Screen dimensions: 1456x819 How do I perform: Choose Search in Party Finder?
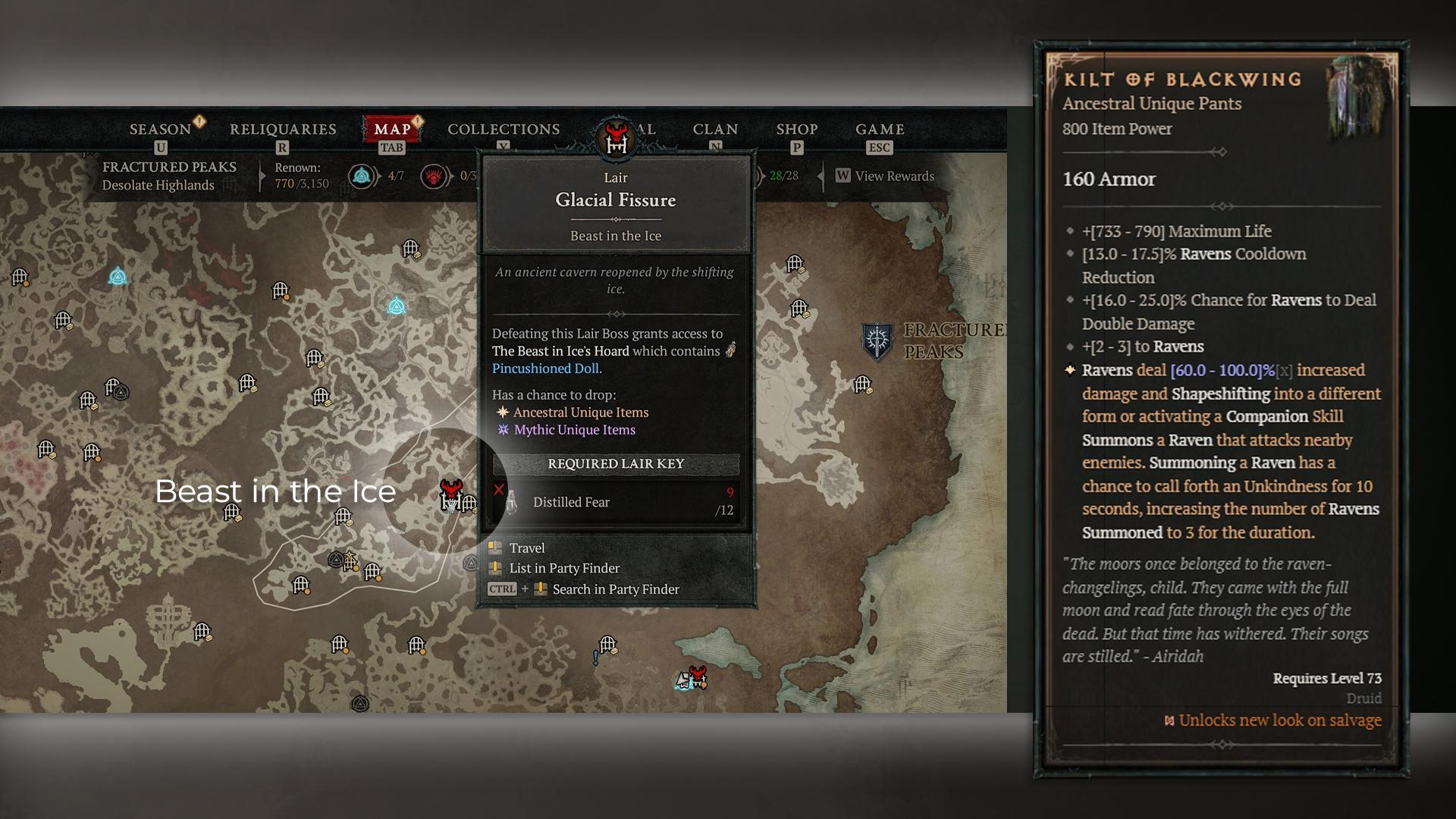[x=615, y=589]
